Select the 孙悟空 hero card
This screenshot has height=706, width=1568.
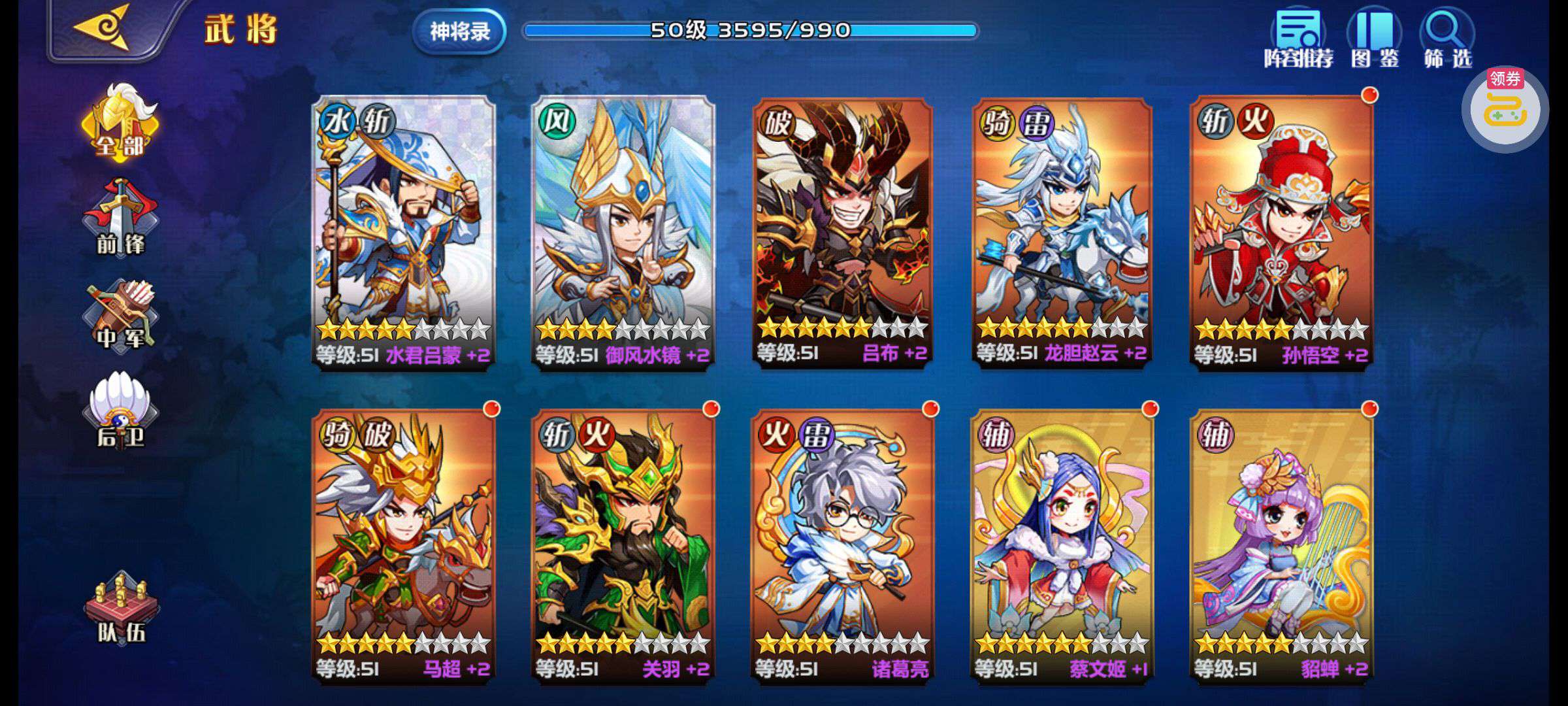pos(1281,232)
